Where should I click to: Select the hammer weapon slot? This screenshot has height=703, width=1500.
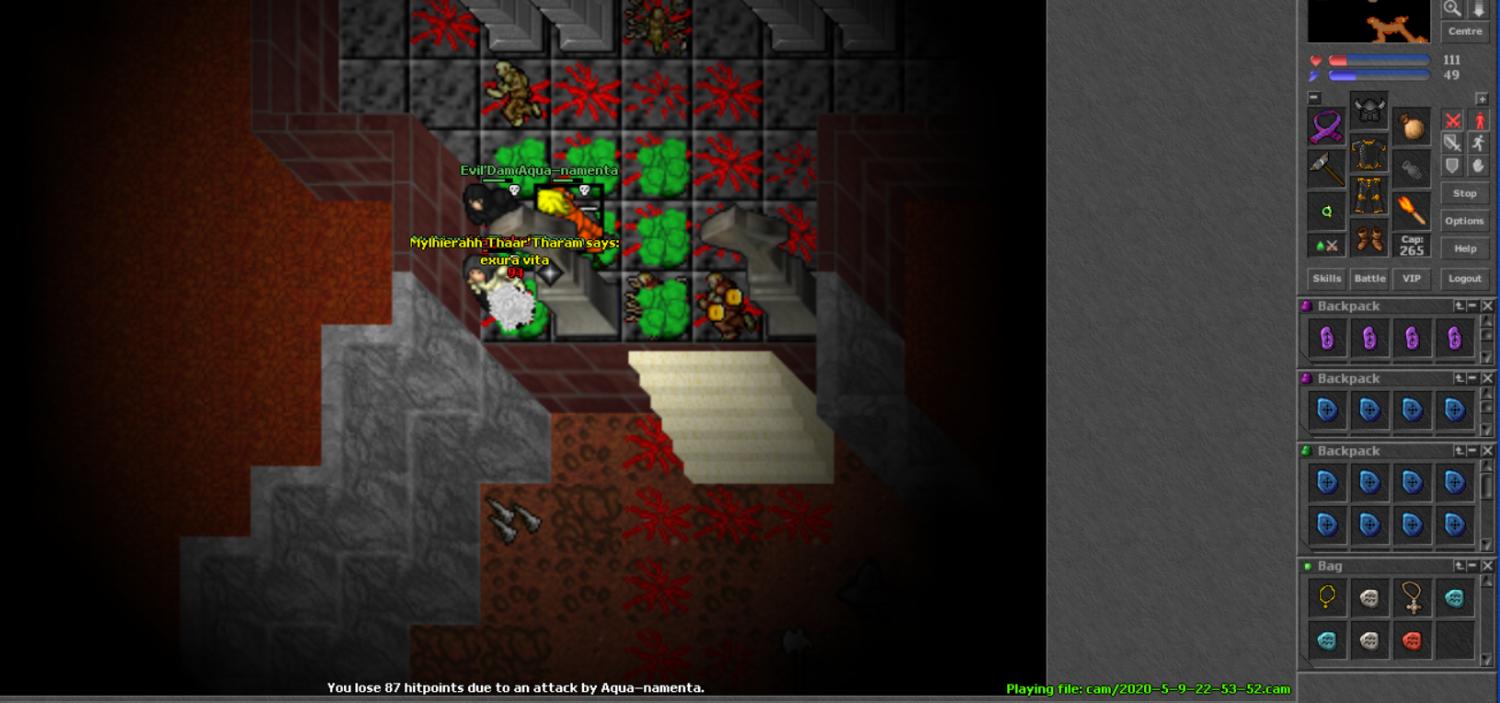tap(1327, 170)
